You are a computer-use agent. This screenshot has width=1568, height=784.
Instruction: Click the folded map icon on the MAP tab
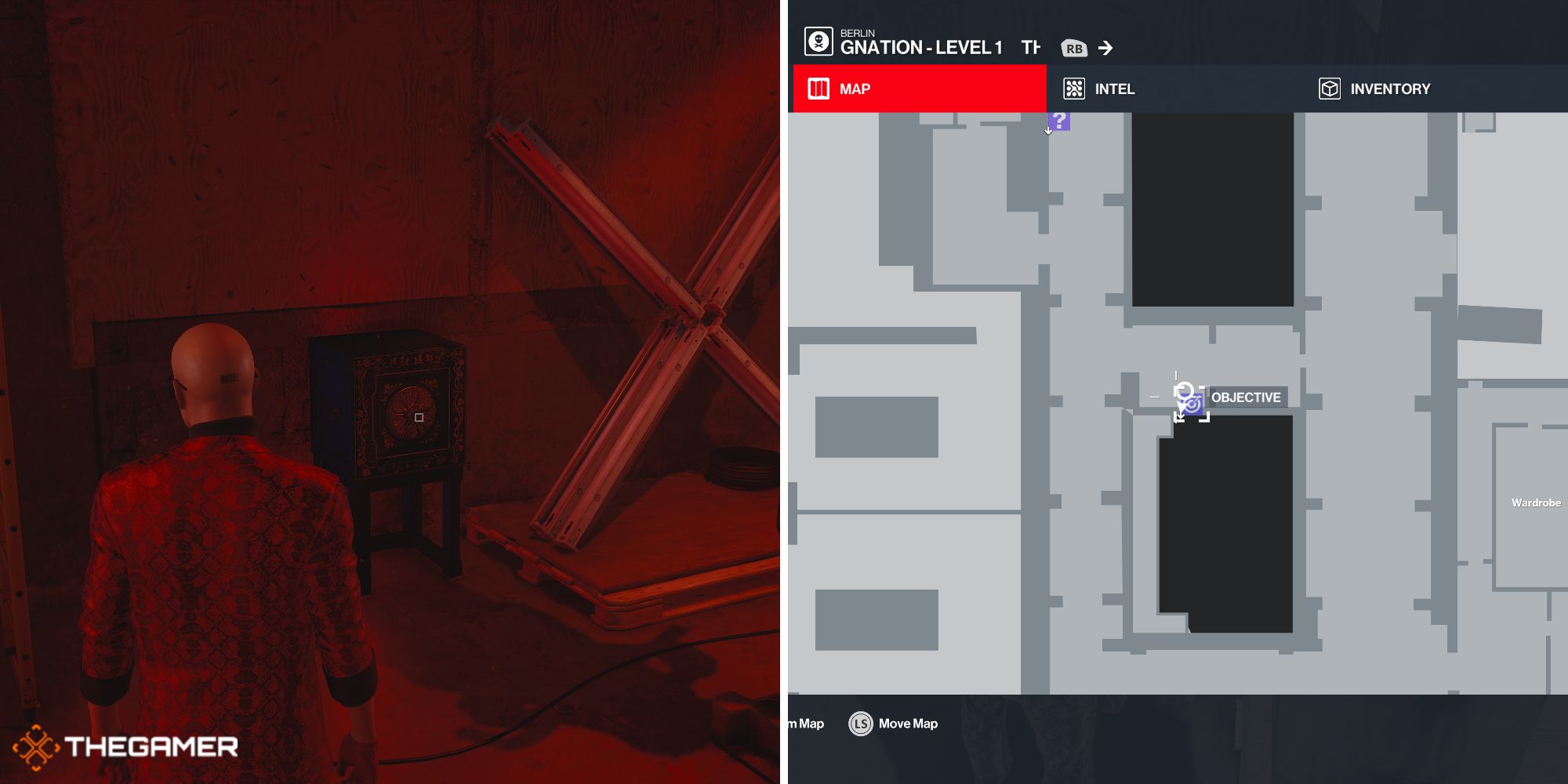817,89
